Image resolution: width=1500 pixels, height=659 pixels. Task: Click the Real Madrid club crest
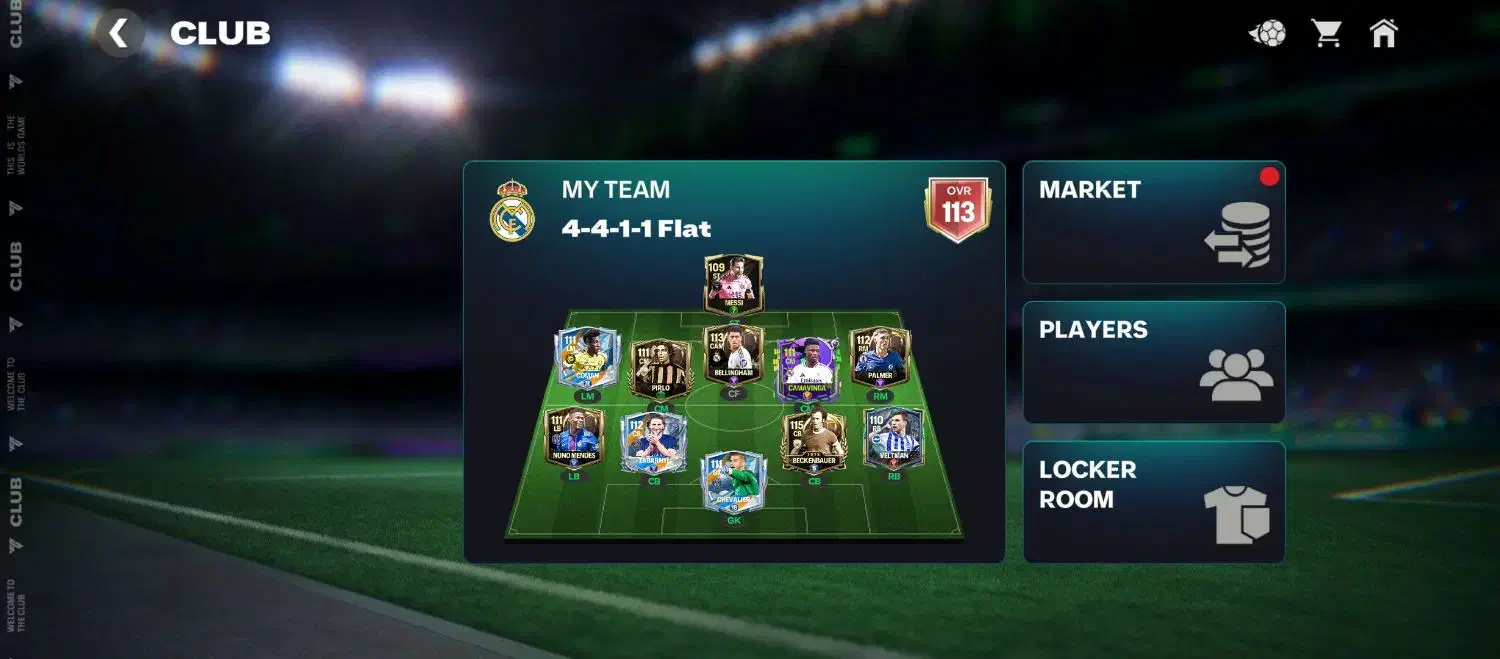[x=512, y=210]
